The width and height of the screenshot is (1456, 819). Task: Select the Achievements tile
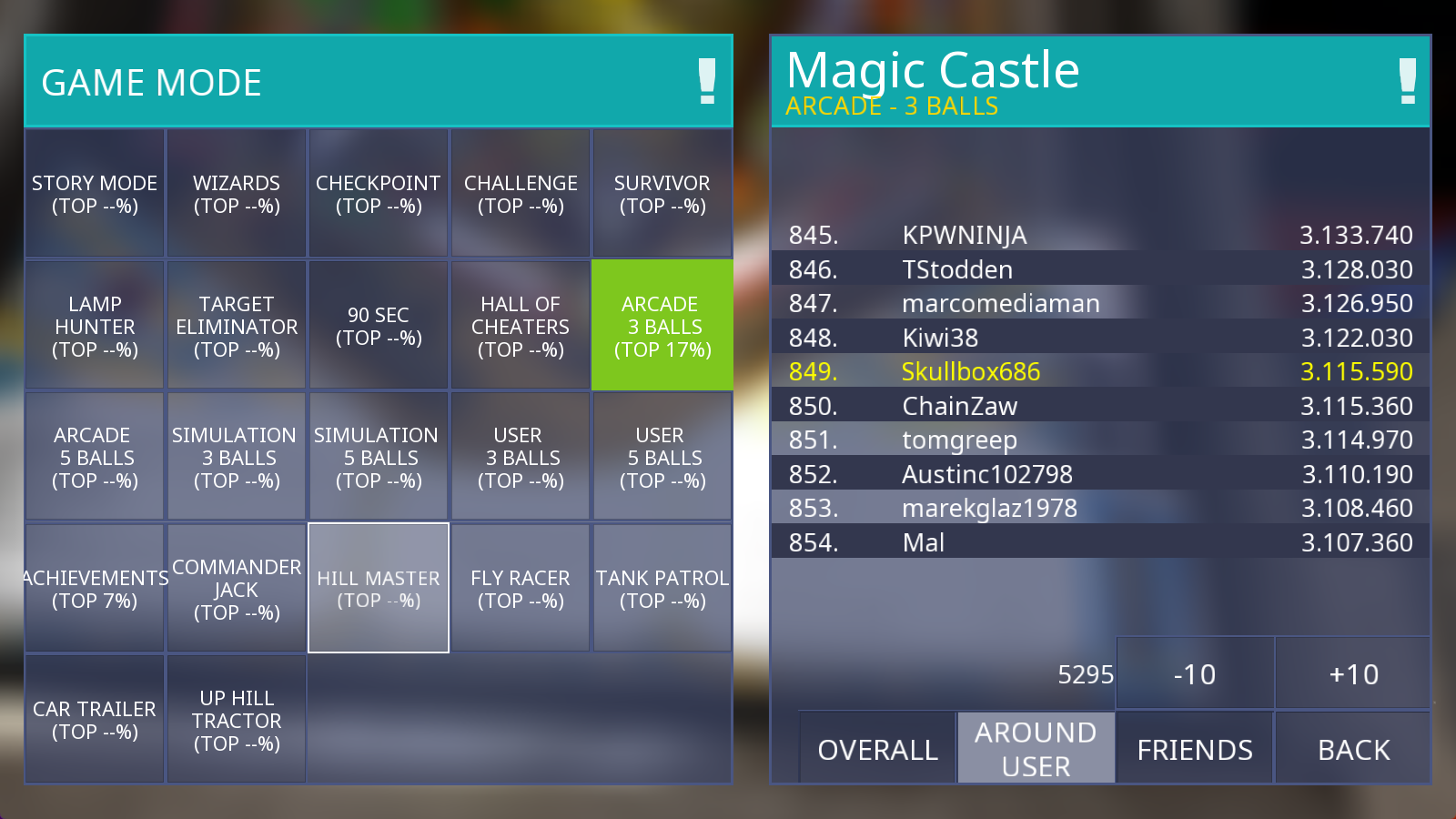[95, 588]
